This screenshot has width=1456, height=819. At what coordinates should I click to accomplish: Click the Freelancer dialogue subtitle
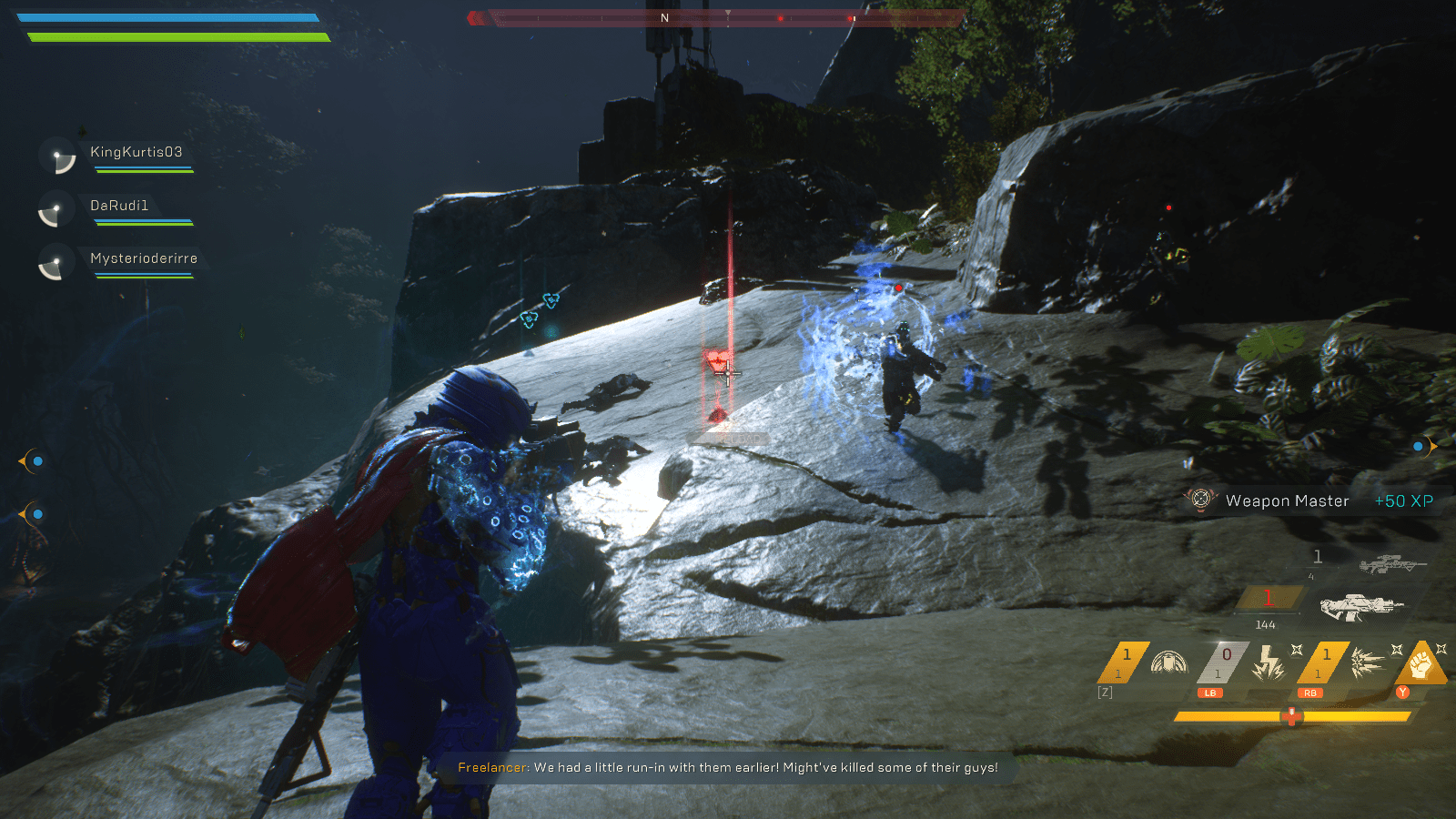[x=726, y=767]
